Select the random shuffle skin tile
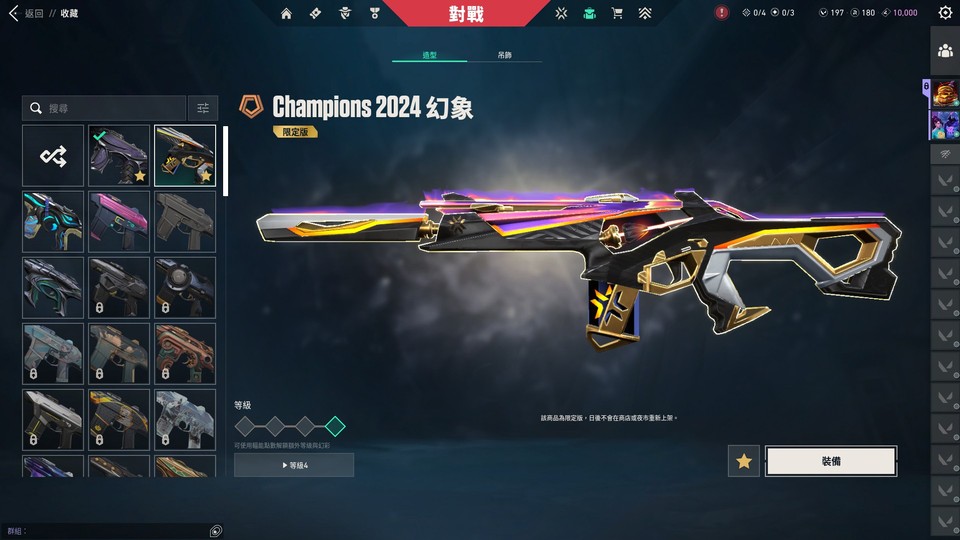Screen dimensions: 960x540 pyautogui.click(x=53, y=155)
